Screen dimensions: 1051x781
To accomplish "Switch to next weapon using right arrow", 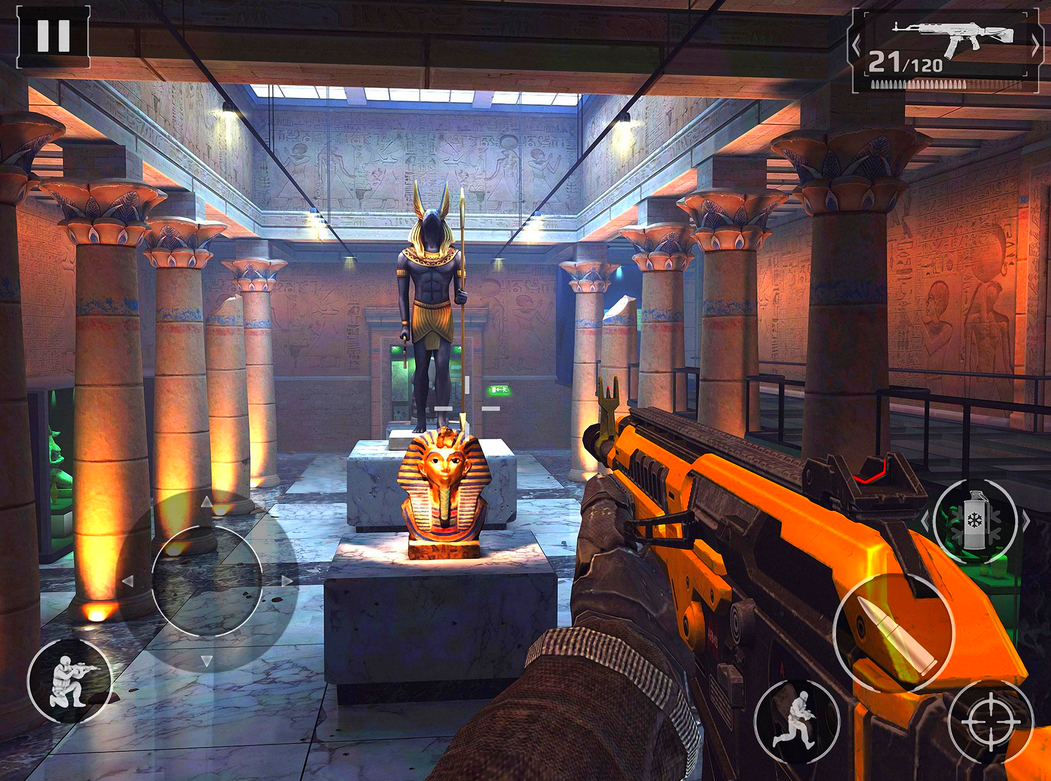I will (x=1035, y=44).
